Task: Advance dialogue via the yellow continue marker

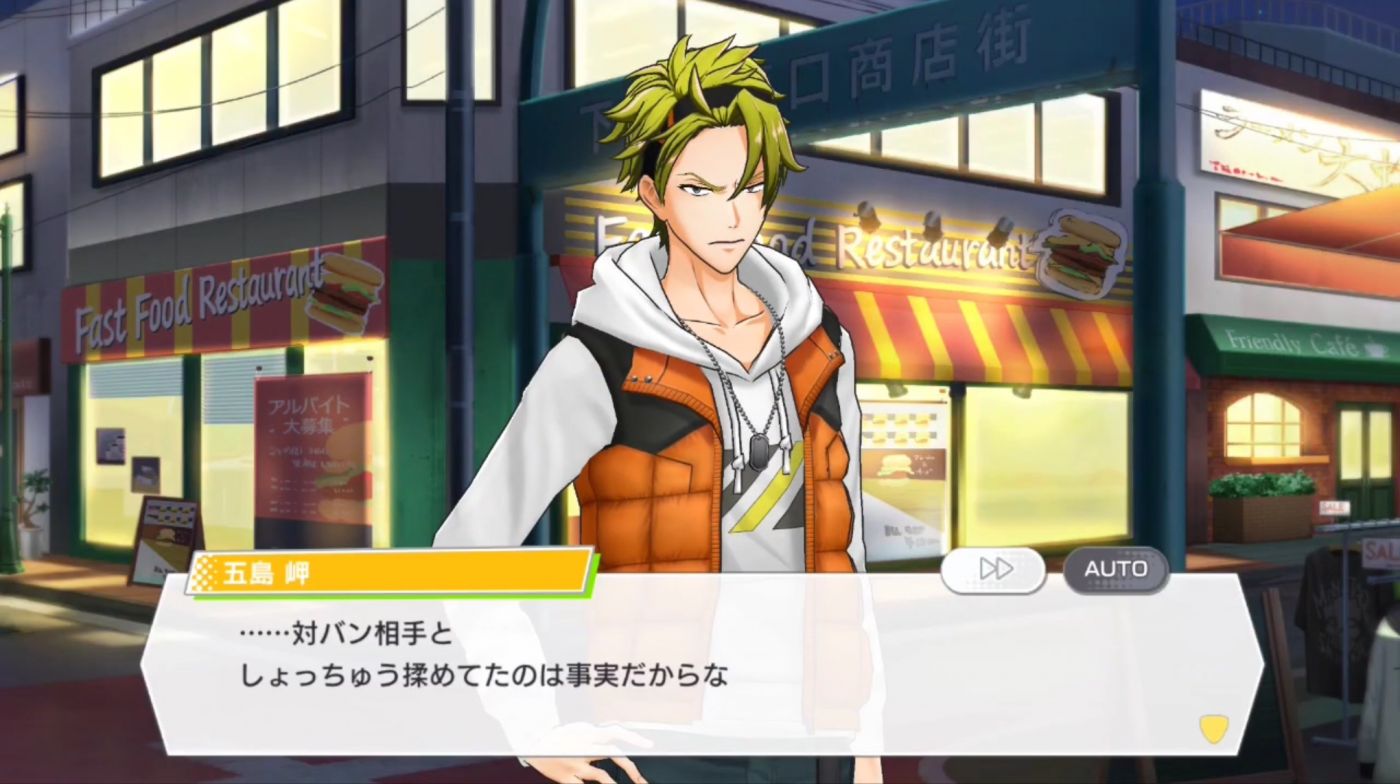Action: (x=1213, y=729)
